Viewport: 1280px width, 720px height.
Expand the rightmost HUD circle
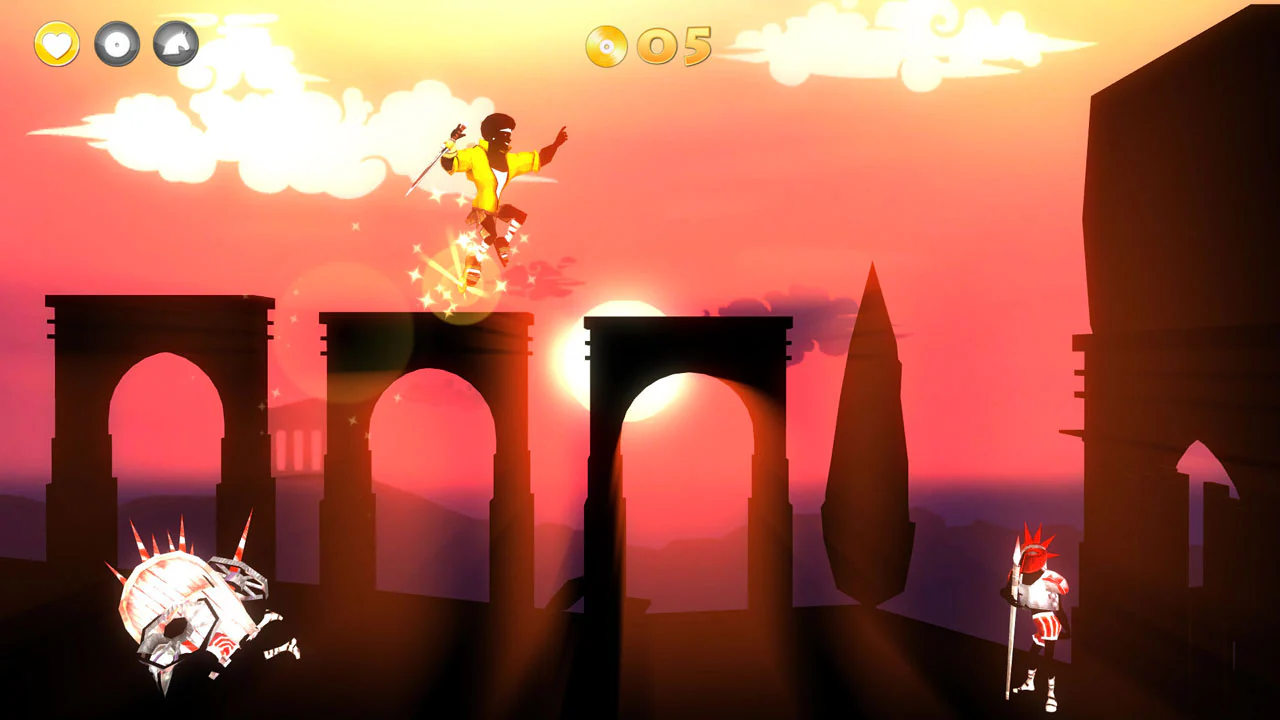(x=176, y=44)
